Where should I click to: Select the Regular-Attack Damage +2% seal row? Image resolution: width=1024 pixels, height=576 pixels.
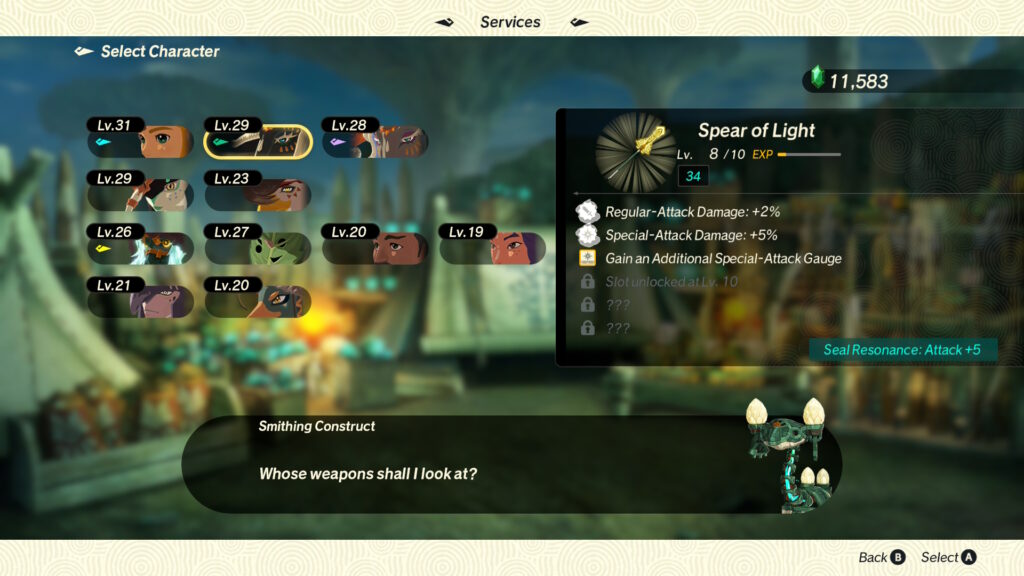click(692, 212)
